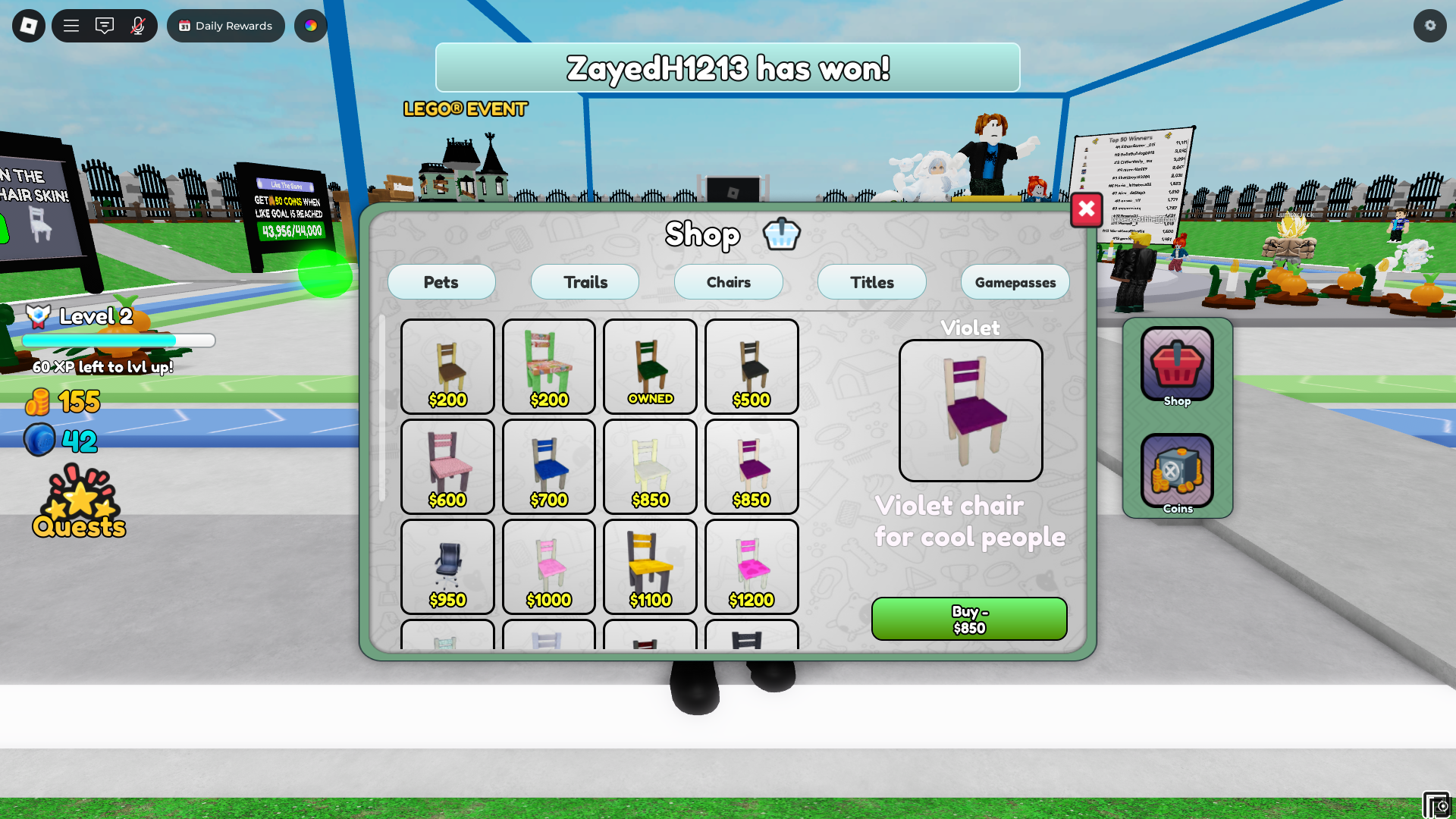Image resolution: width=1456 pixels, height=819 pixels.
Task: Check the Level 2 XP progress bar
Action: 119,340
